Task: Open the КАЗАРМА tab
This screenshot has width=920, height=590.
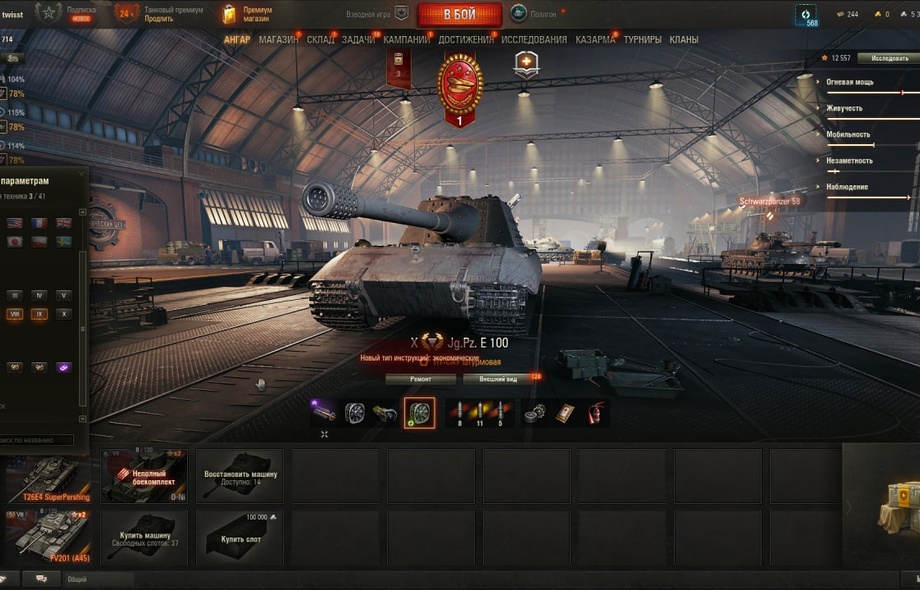Action: [595, 40]
